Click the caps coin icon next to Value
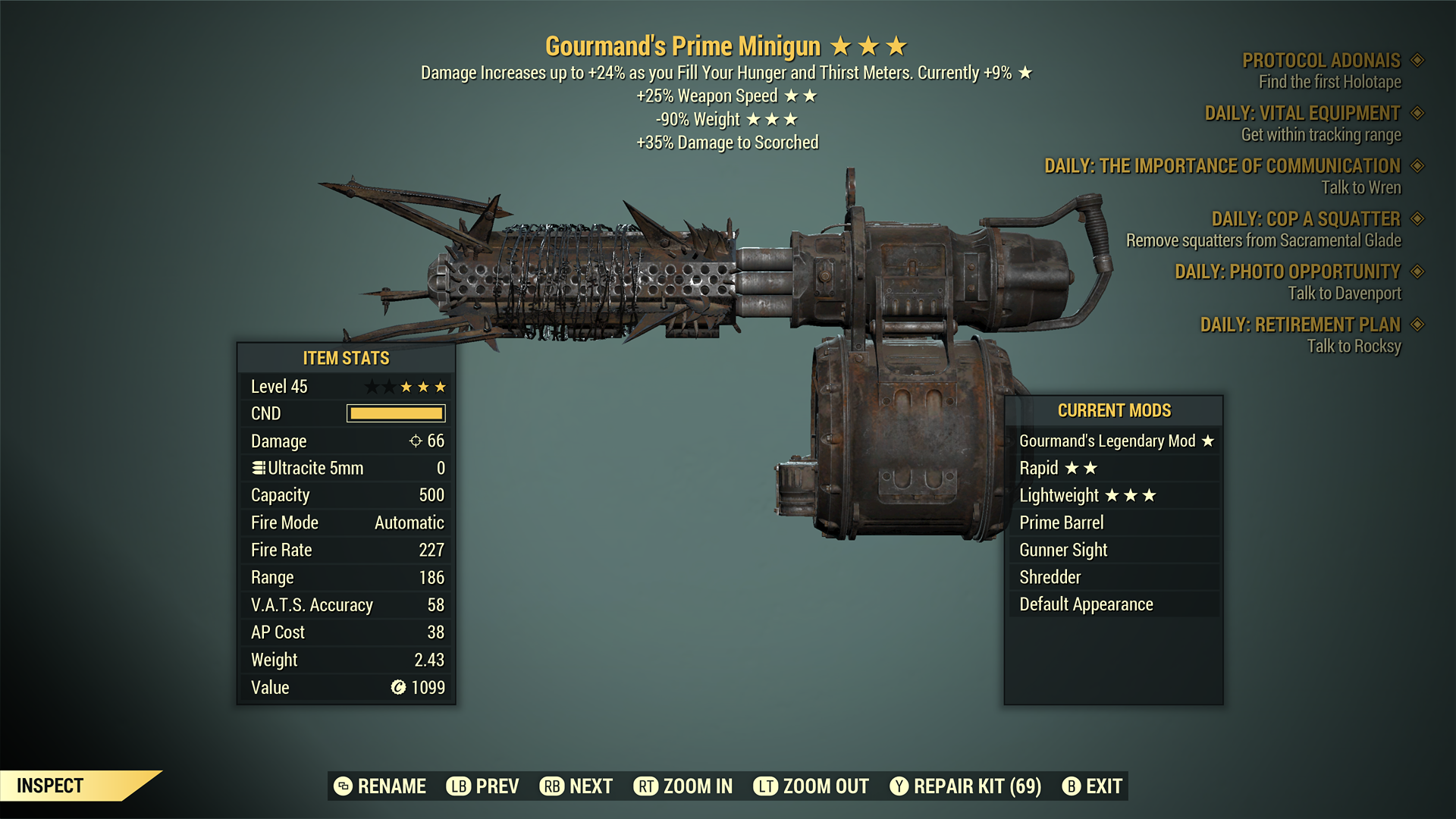This screenshot has height=819, width=1456. pos(397,687)
